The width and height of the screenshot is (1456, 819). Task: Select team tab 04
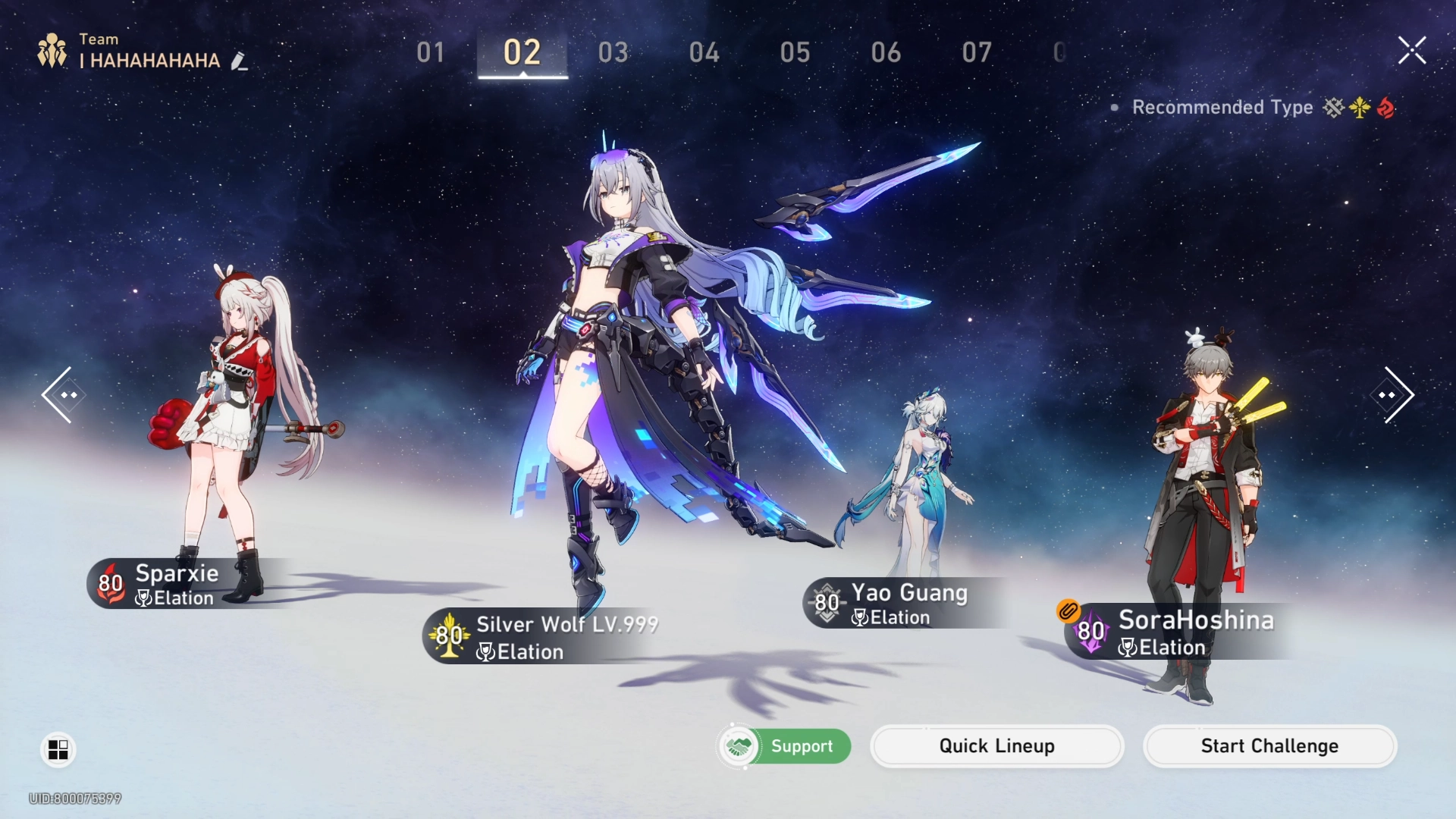704,52
